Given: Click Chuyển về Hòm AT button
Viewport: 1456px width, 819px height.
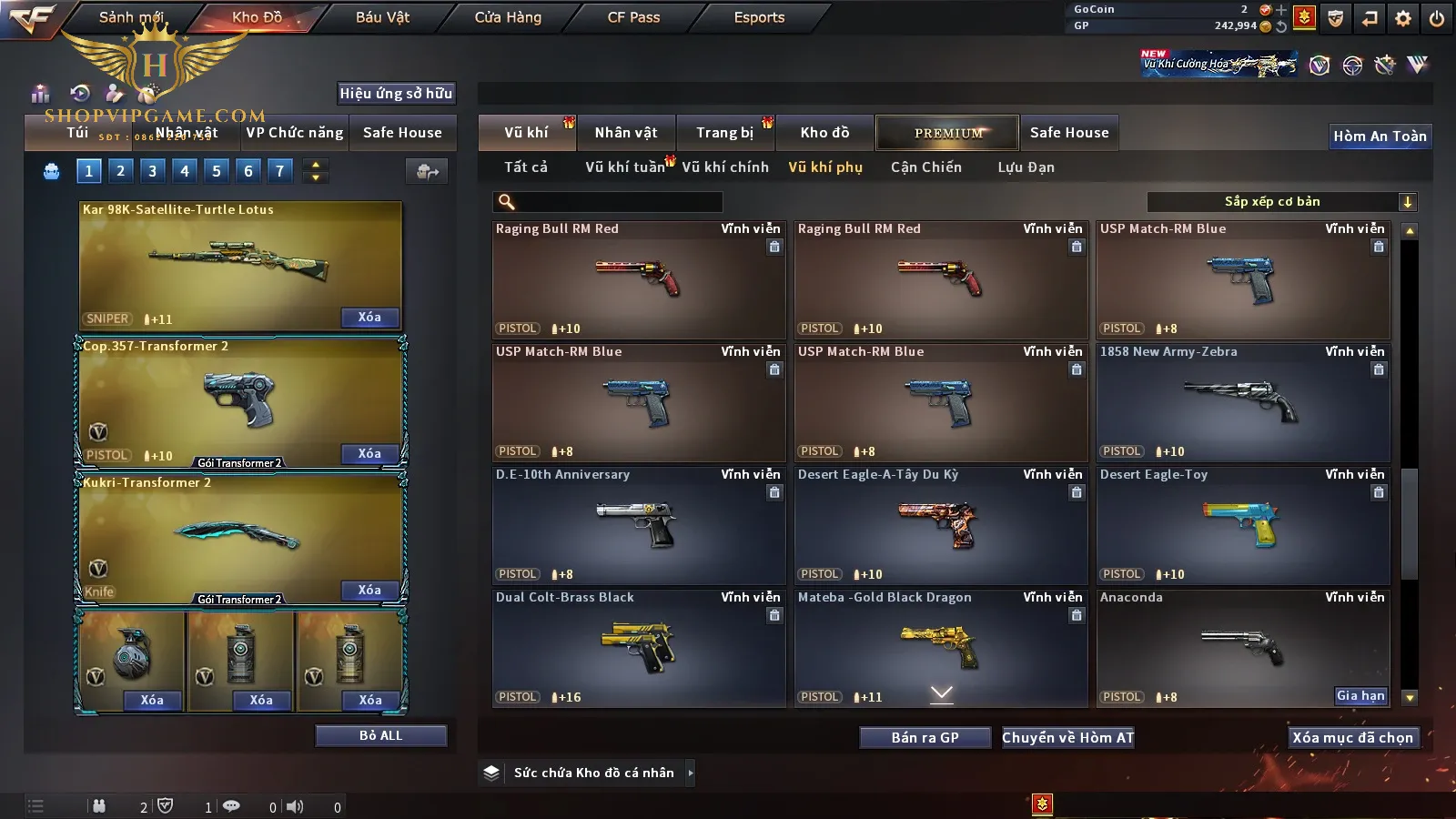Looking at the screenshot, I should click(1067, 738).
